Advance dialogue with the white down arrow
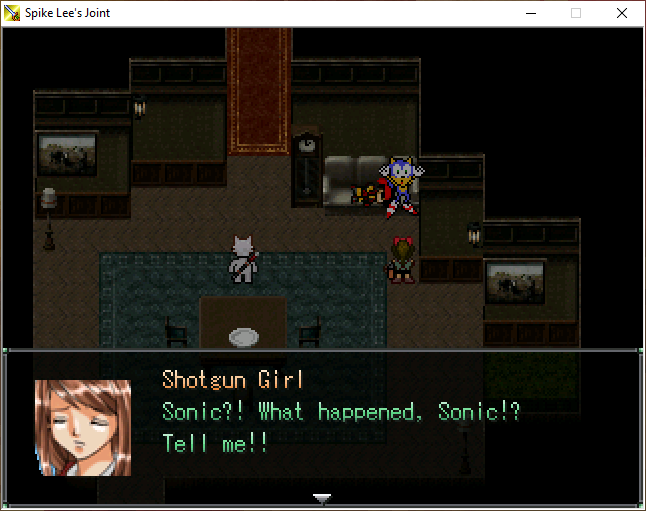Image resolution: width=646 pixels, height=511 pixels. tap(321, 497)
